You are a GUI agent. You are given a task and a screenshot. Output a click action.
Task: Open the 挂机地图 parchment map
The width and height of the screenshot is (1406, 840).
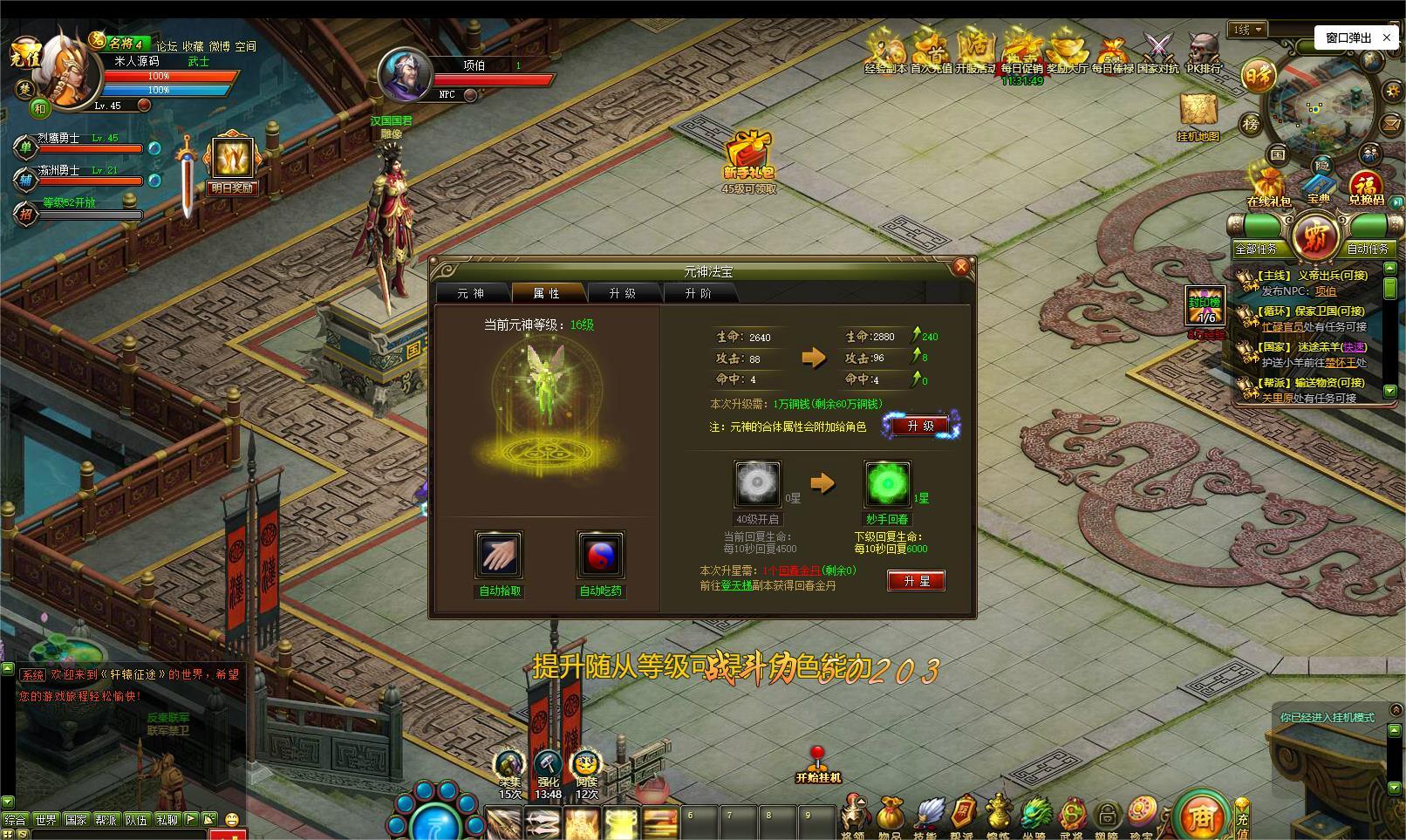click(1198, 112)
